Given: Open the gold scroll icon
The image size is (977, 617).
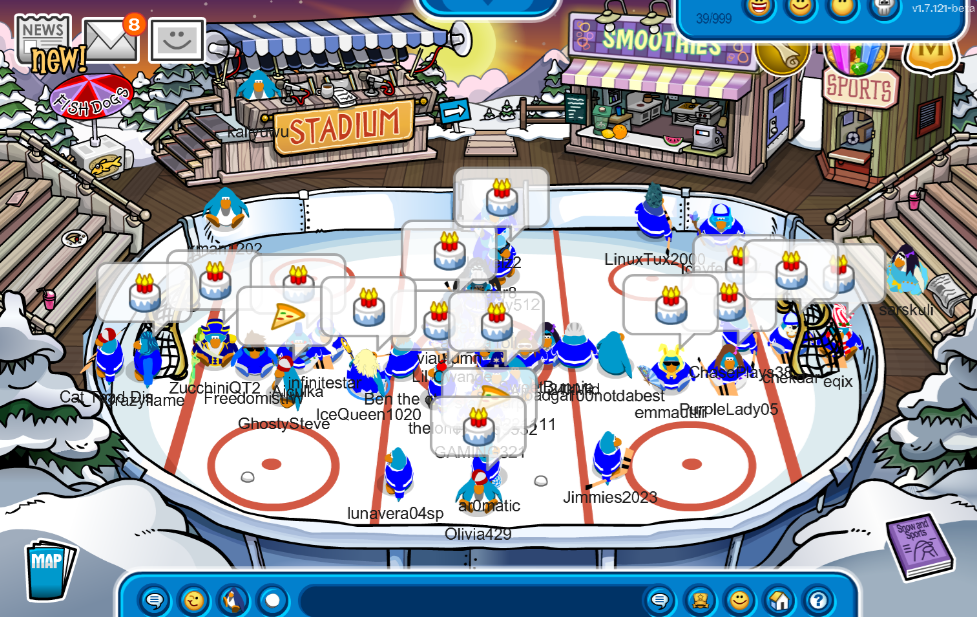Looking at the screenshot, I should 783,50.
